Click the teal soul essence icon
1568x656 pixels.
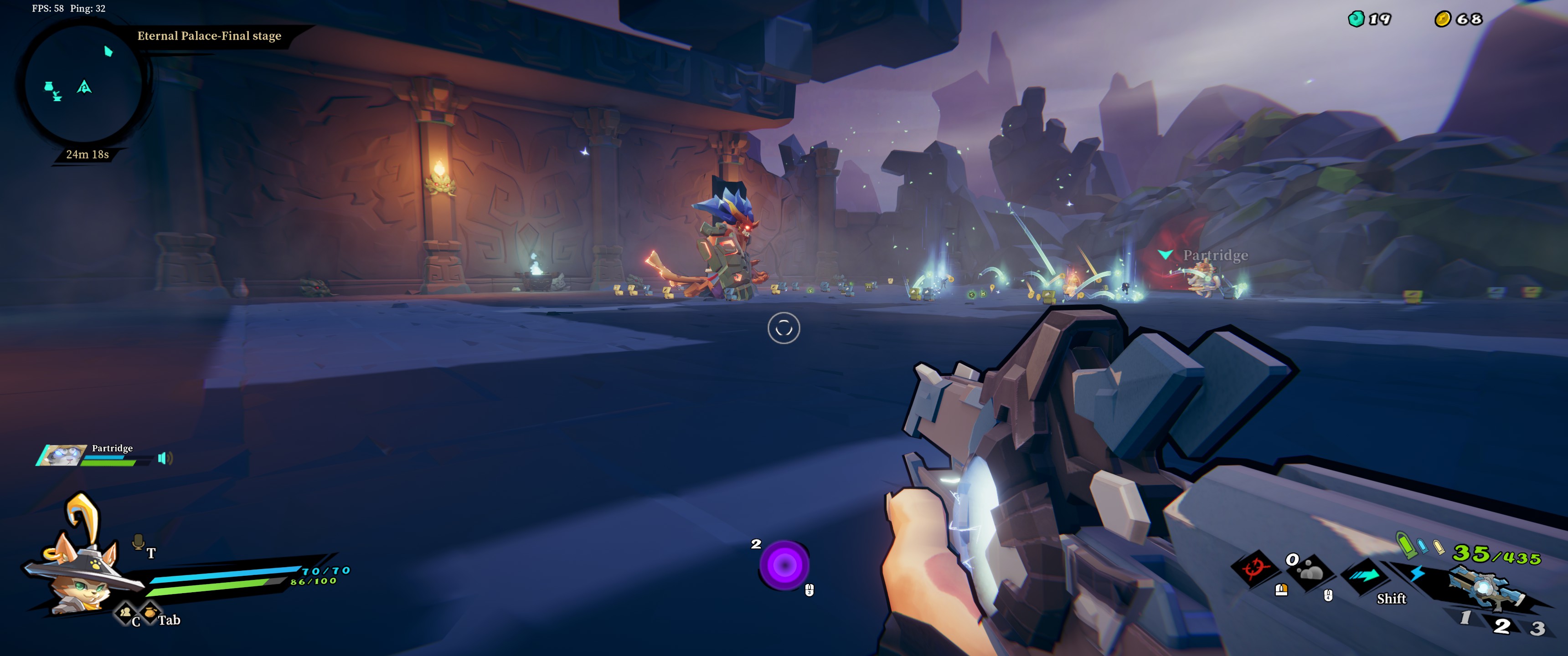[1356, 20]
